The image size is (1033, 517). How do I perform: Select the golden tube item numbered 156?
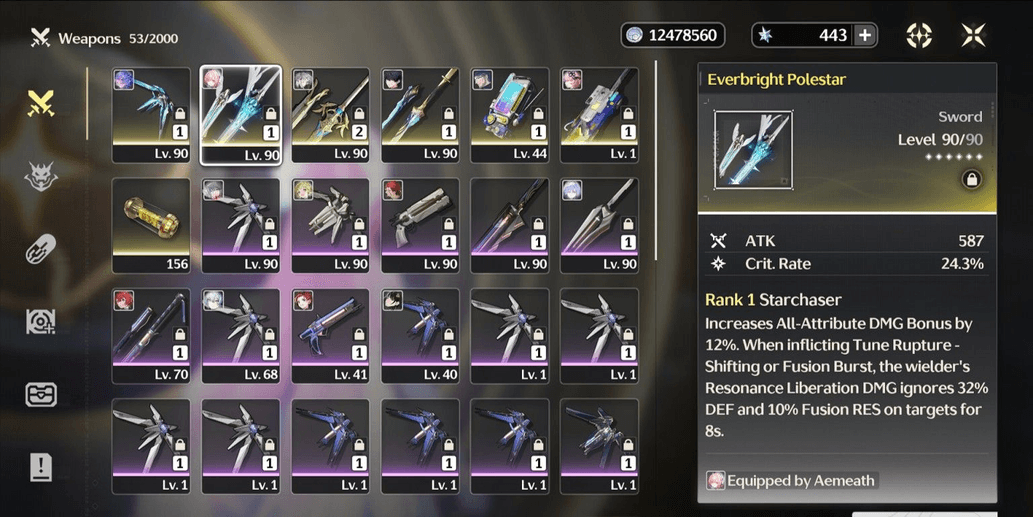pos(150,225)
